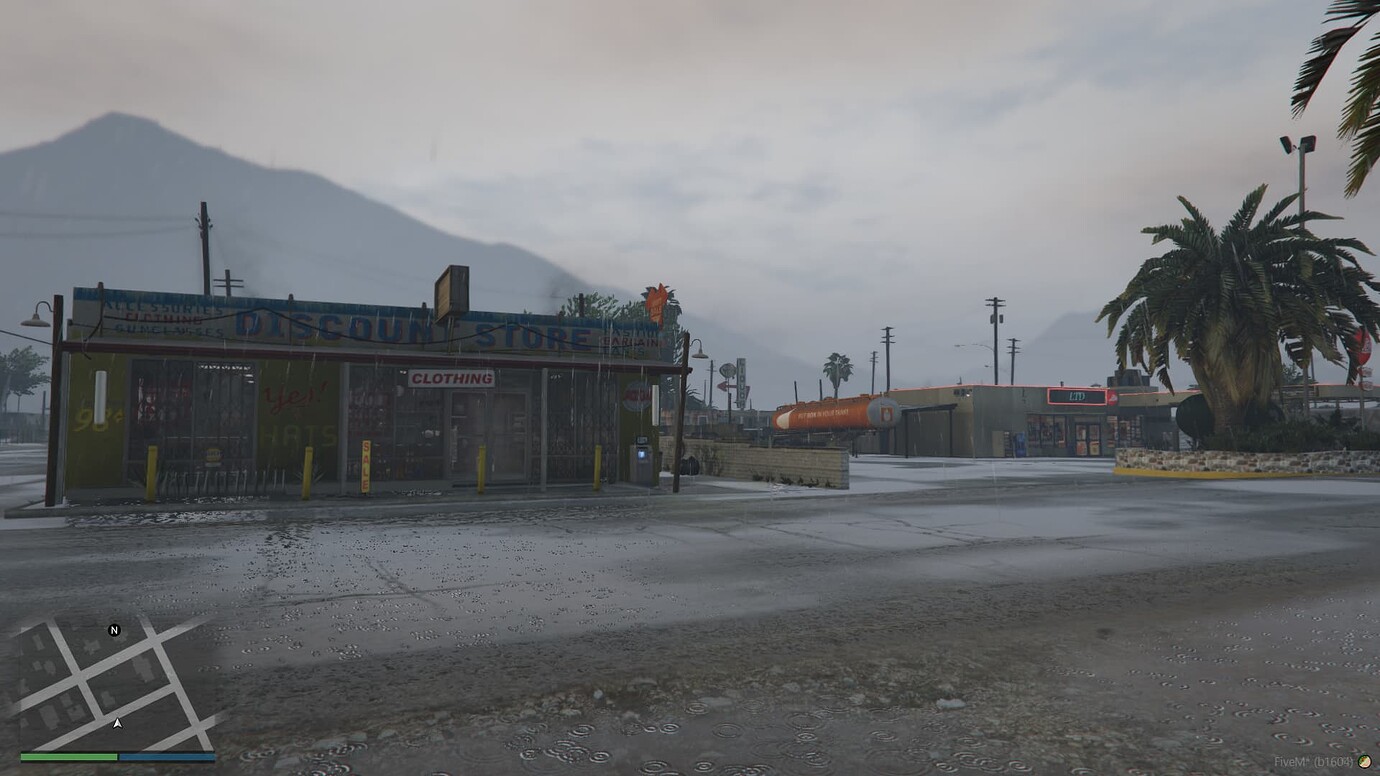Click the round logo on the store's right wall

[637, 398]
